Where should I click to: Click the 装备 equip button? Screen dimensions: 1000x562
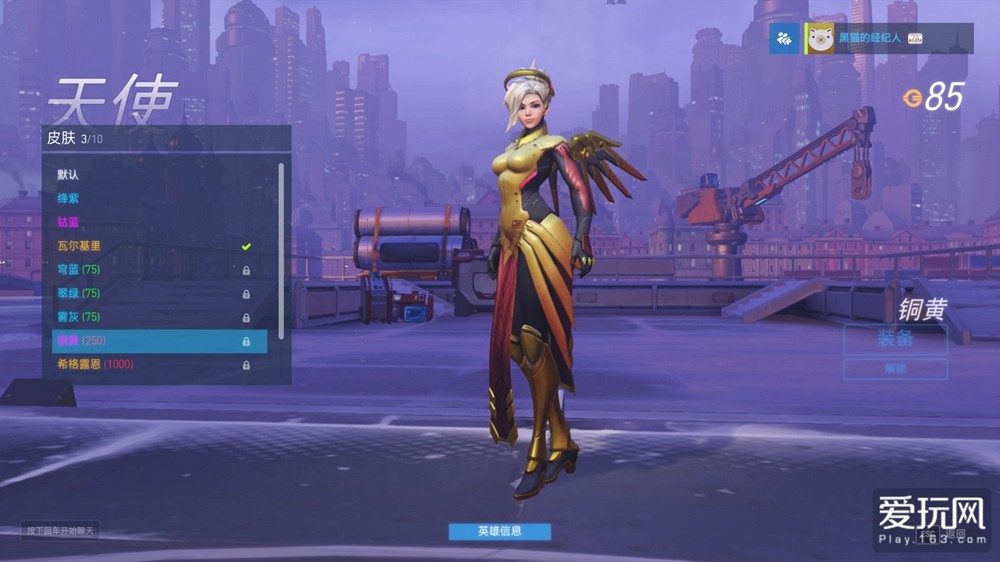[895, 339]
